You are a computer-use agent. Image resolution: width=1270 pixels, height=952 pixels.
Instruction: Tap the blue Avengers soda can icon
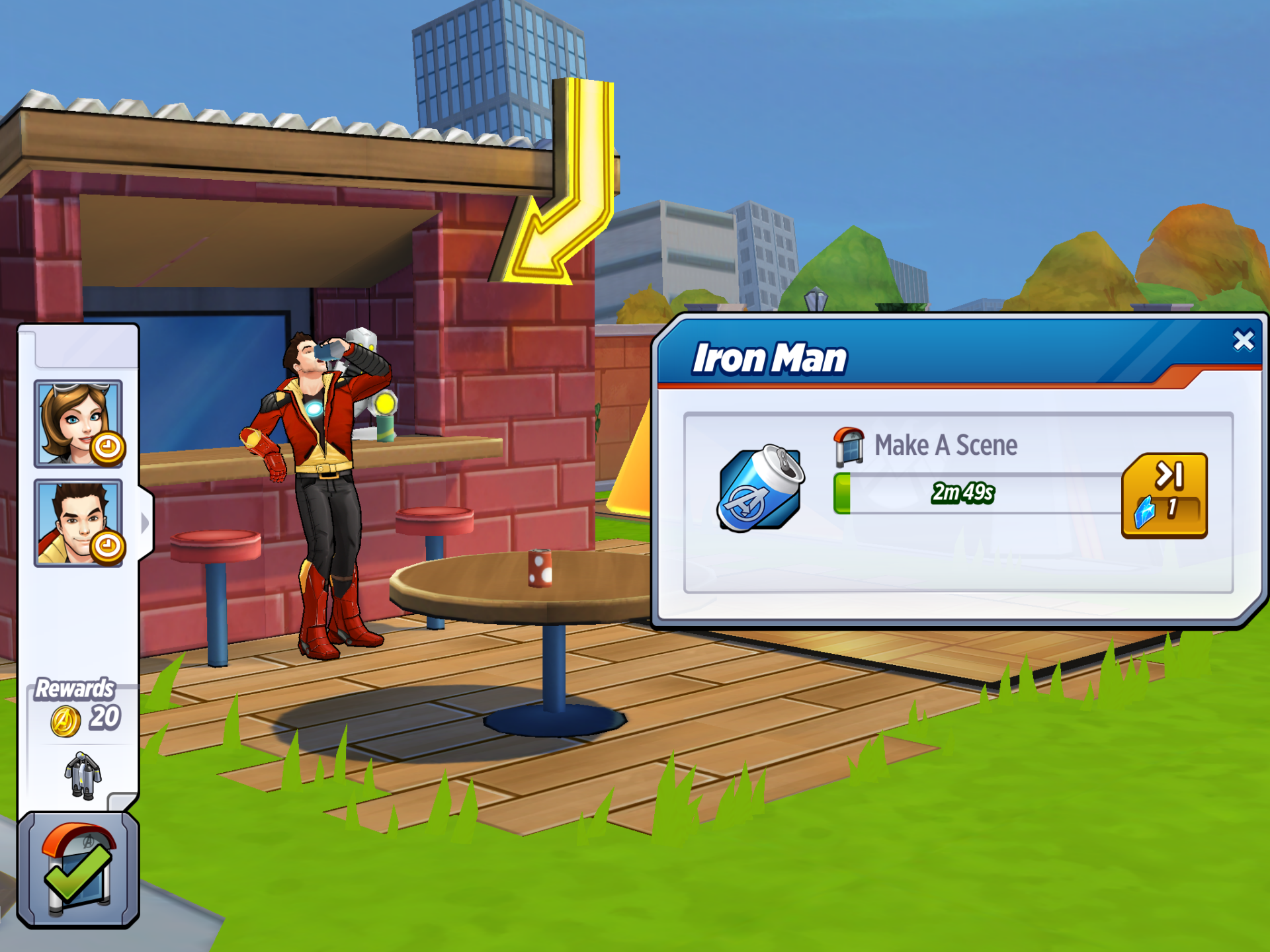(x=759, y=489)
